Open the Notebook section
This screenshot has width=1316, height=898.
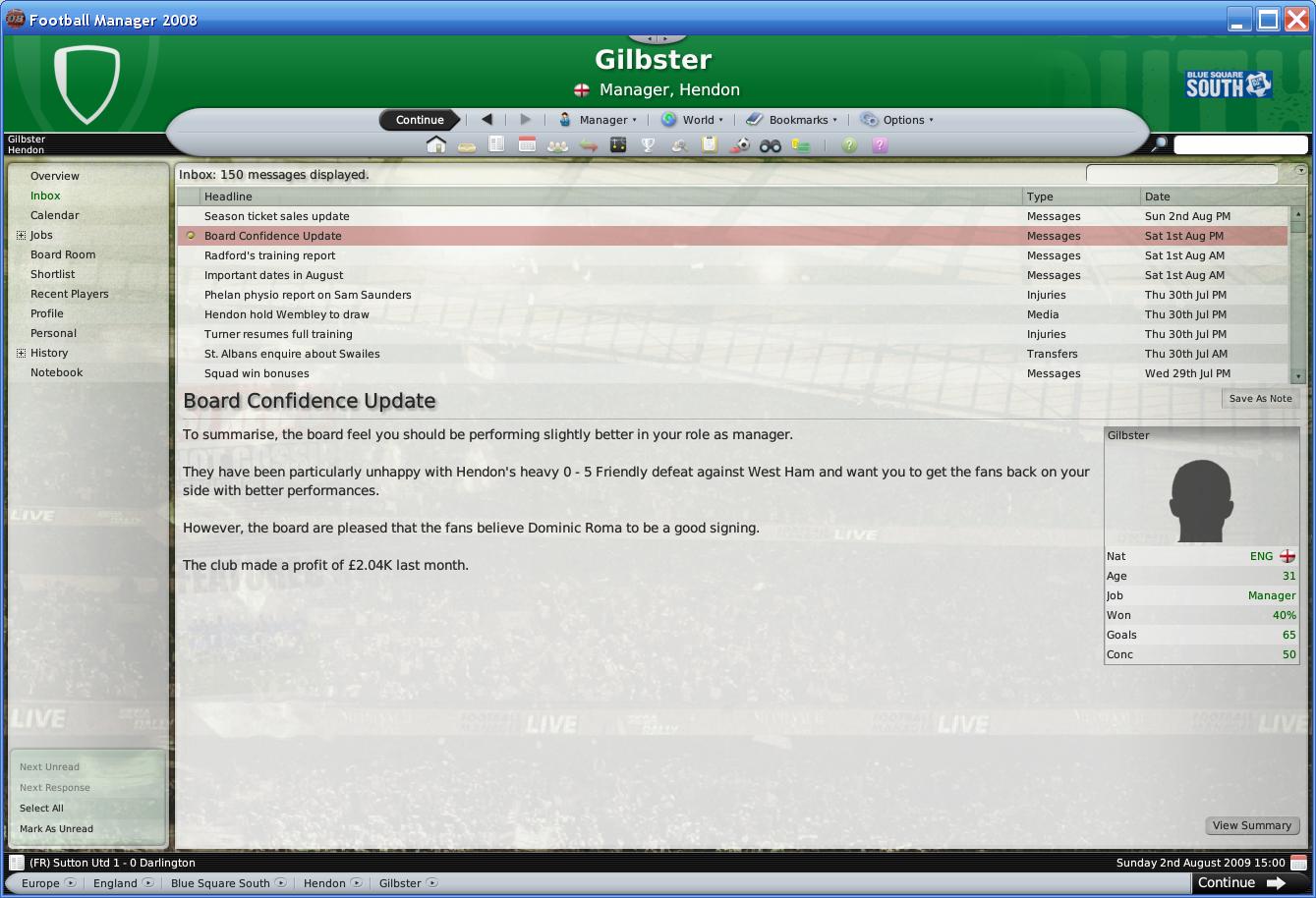click(x=57, y=372)
